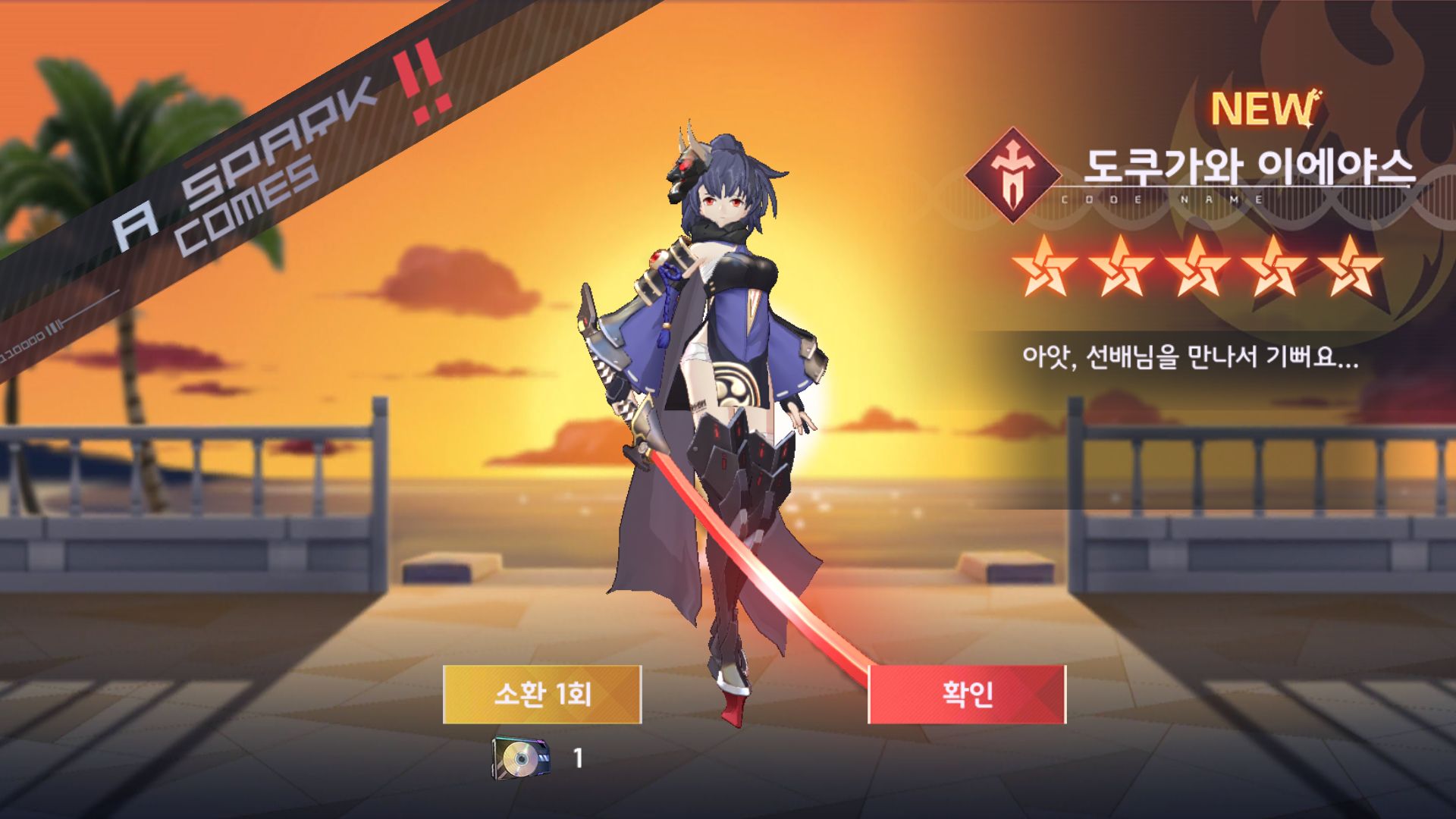Image resolution: width=1456 pixels, height=819 pixels.
Task: Summon once more with 소환 1회
Action: pyautogui.click(x=542, y=694)
